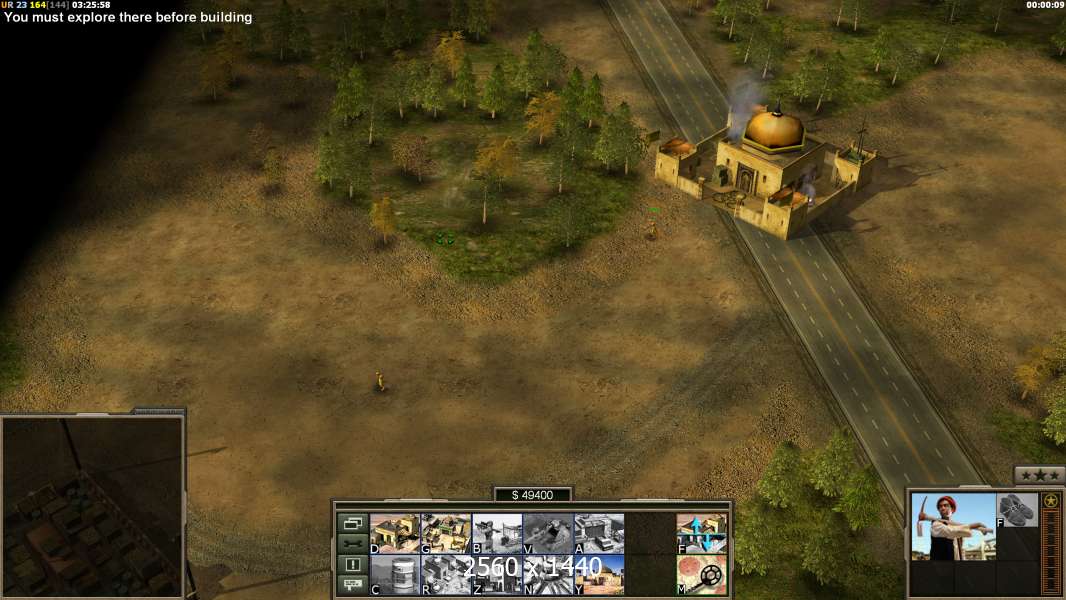The height and width of the screenshot is (600, 1066).
Task: Click the overlapping rectangles button
Action: [x=352, y=523]
